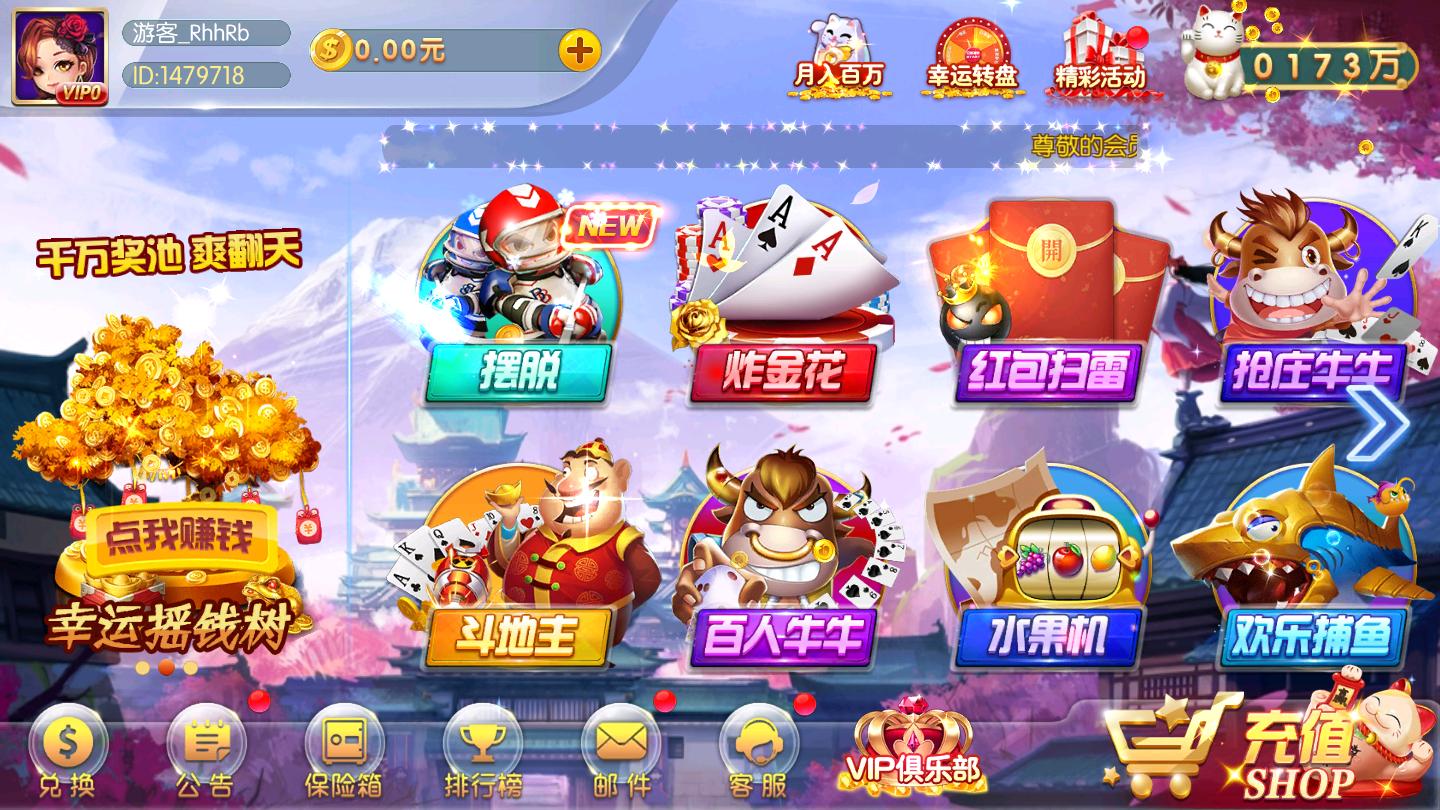Check the 邮件 mailbox
1440x810 pixels.
point(620,755)
